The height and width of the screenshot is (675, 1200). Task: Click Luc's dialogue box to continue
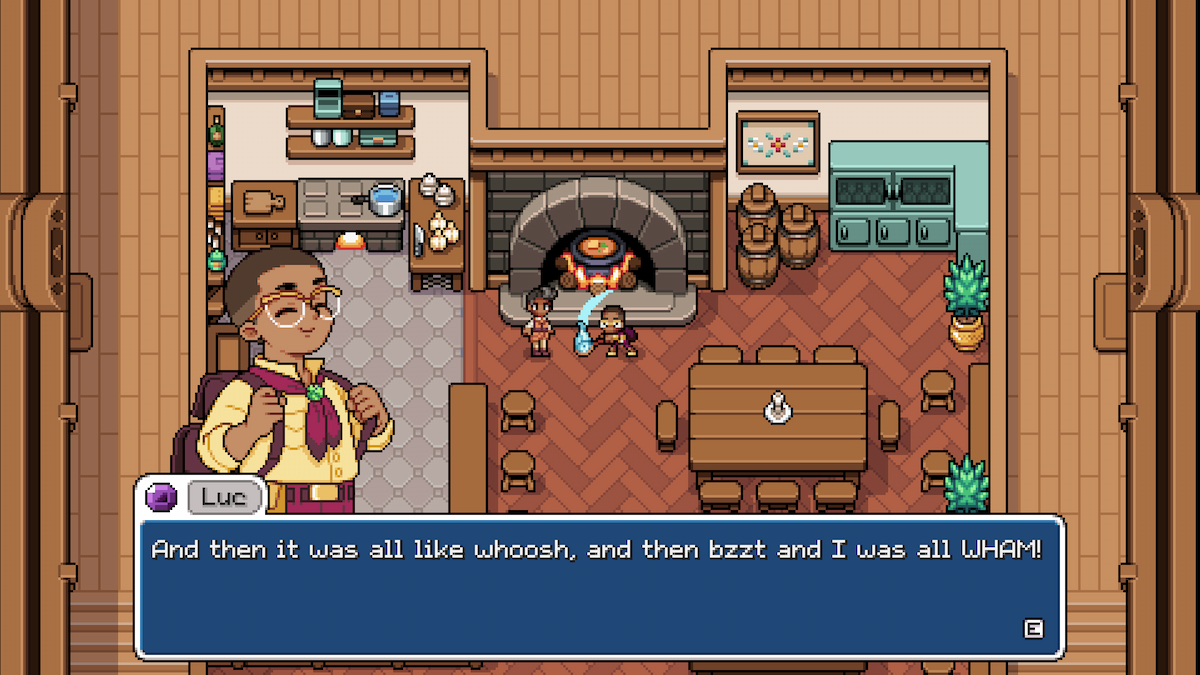click(x=598, y=587)
